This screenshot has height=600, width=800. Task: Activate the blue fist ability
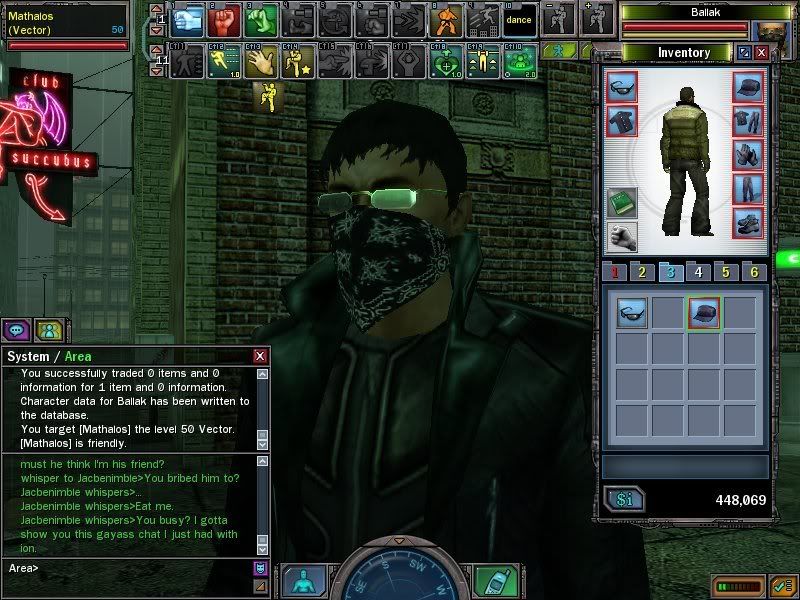[189, 19]
